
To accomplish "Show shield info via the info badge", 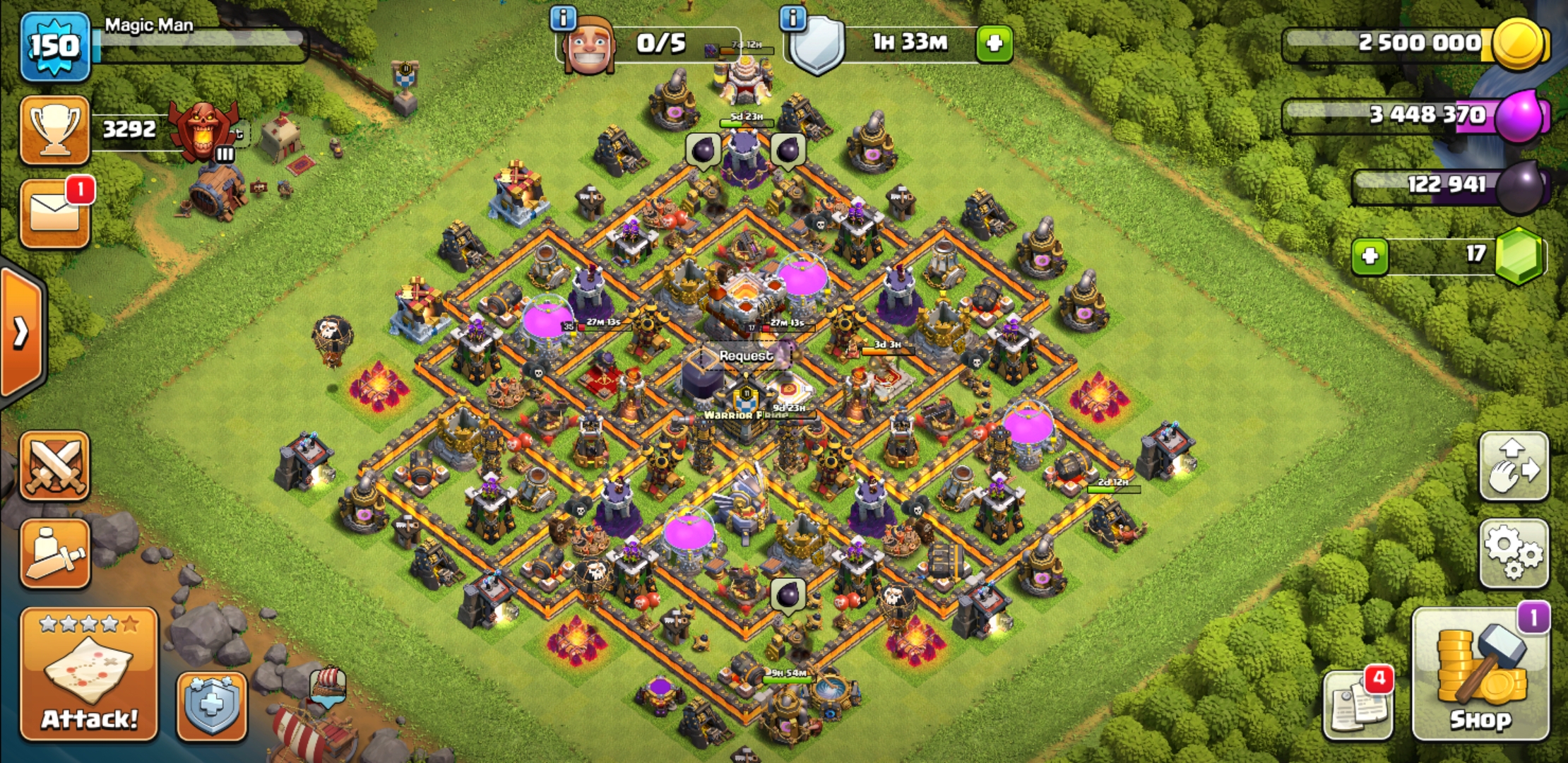I will (793, 18).
